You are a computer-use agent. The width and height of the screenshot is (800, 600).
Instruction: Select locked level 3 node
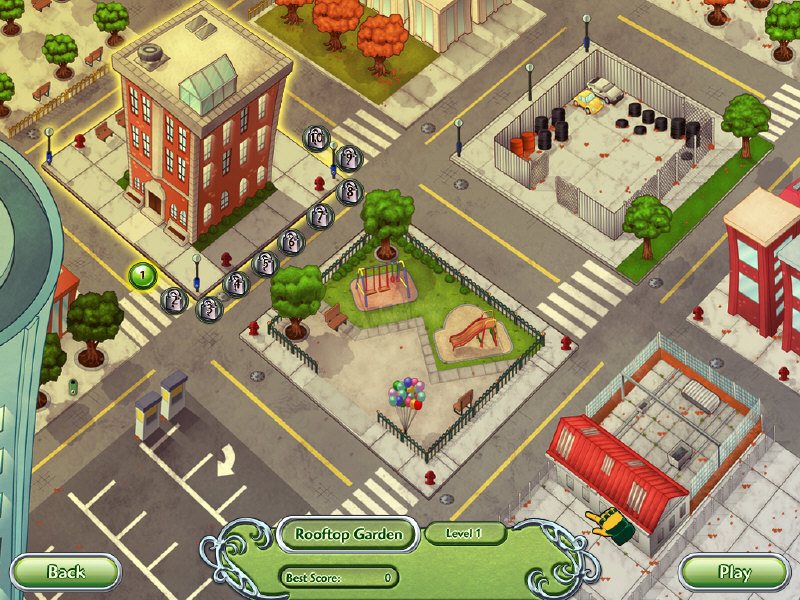[208, 308]
